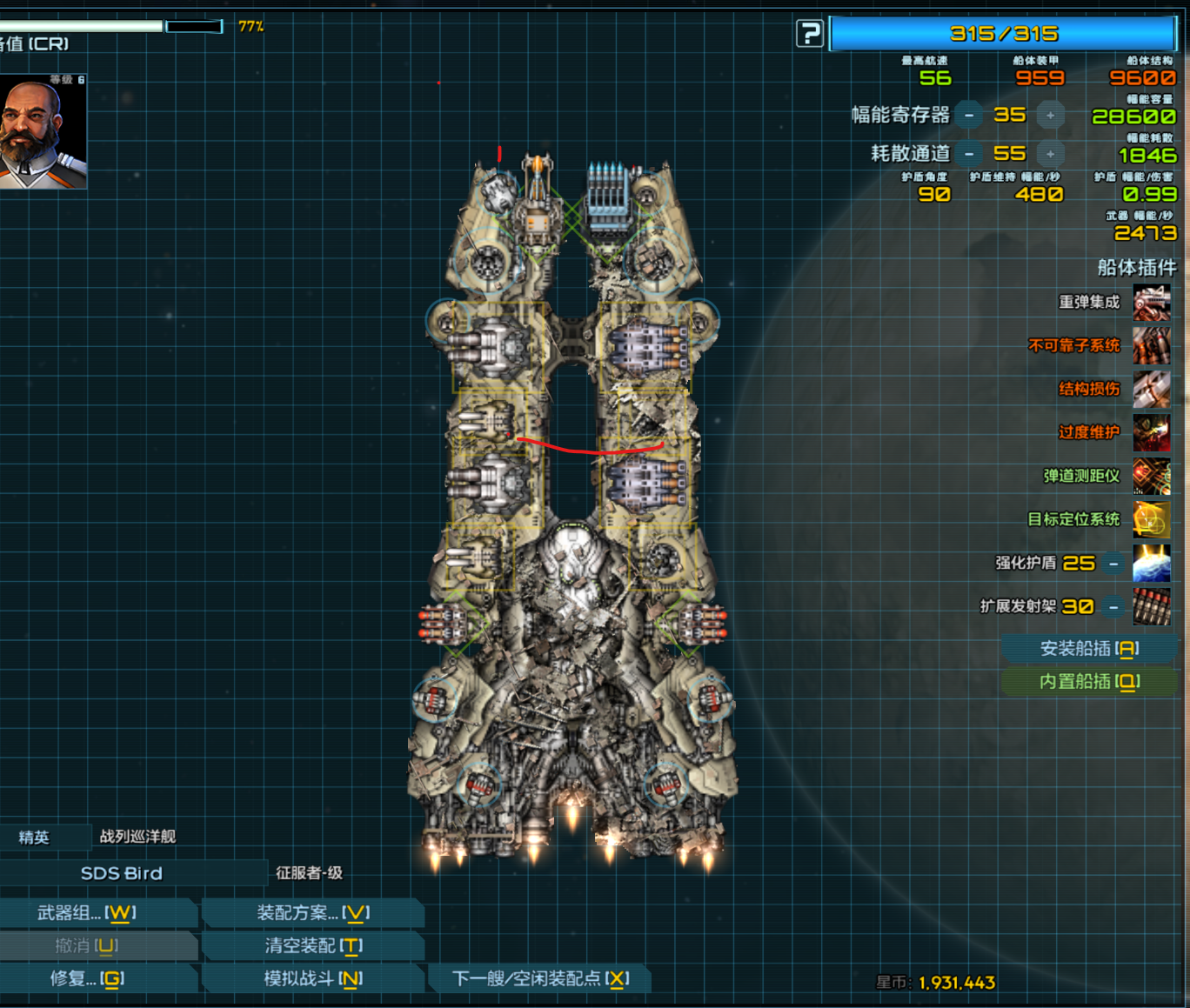
Task: Select the 目标定位系统 hullmod icon
Action: click(1151, 520)
